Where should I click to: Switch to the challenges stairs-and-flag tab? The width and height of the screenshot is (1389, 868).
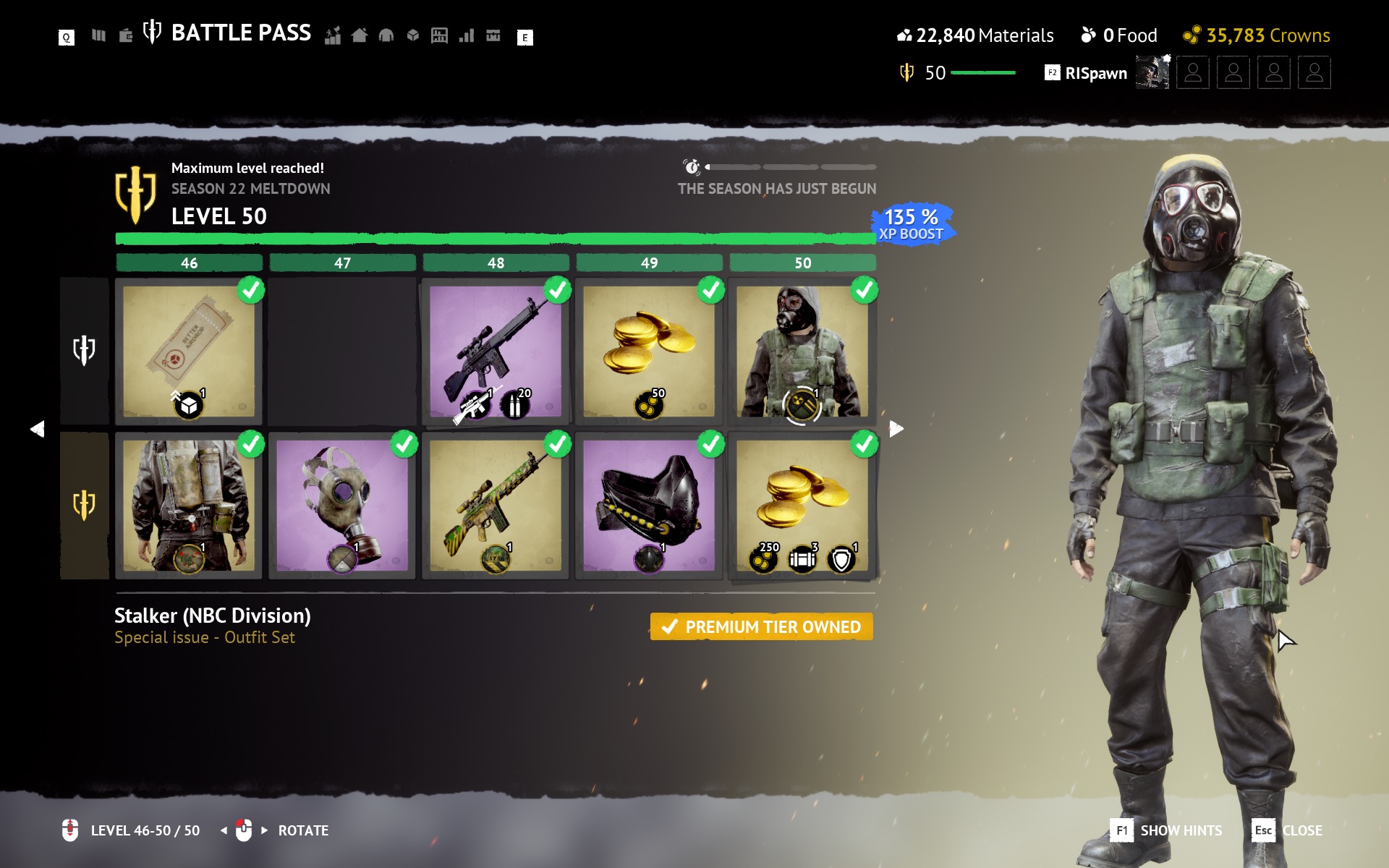click(333, 35)
